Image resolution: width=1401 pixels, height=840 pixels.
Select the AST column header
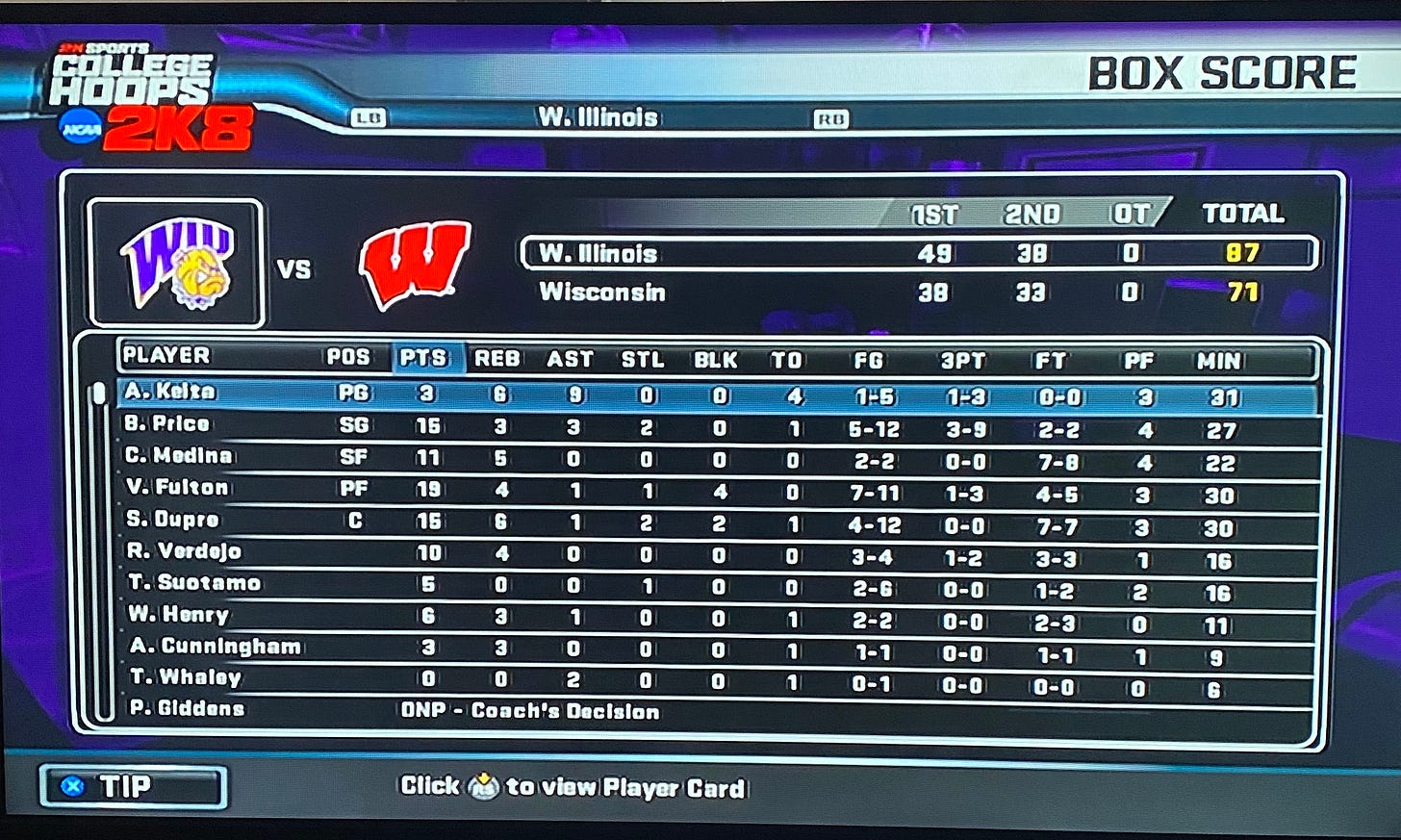(570, 360)
